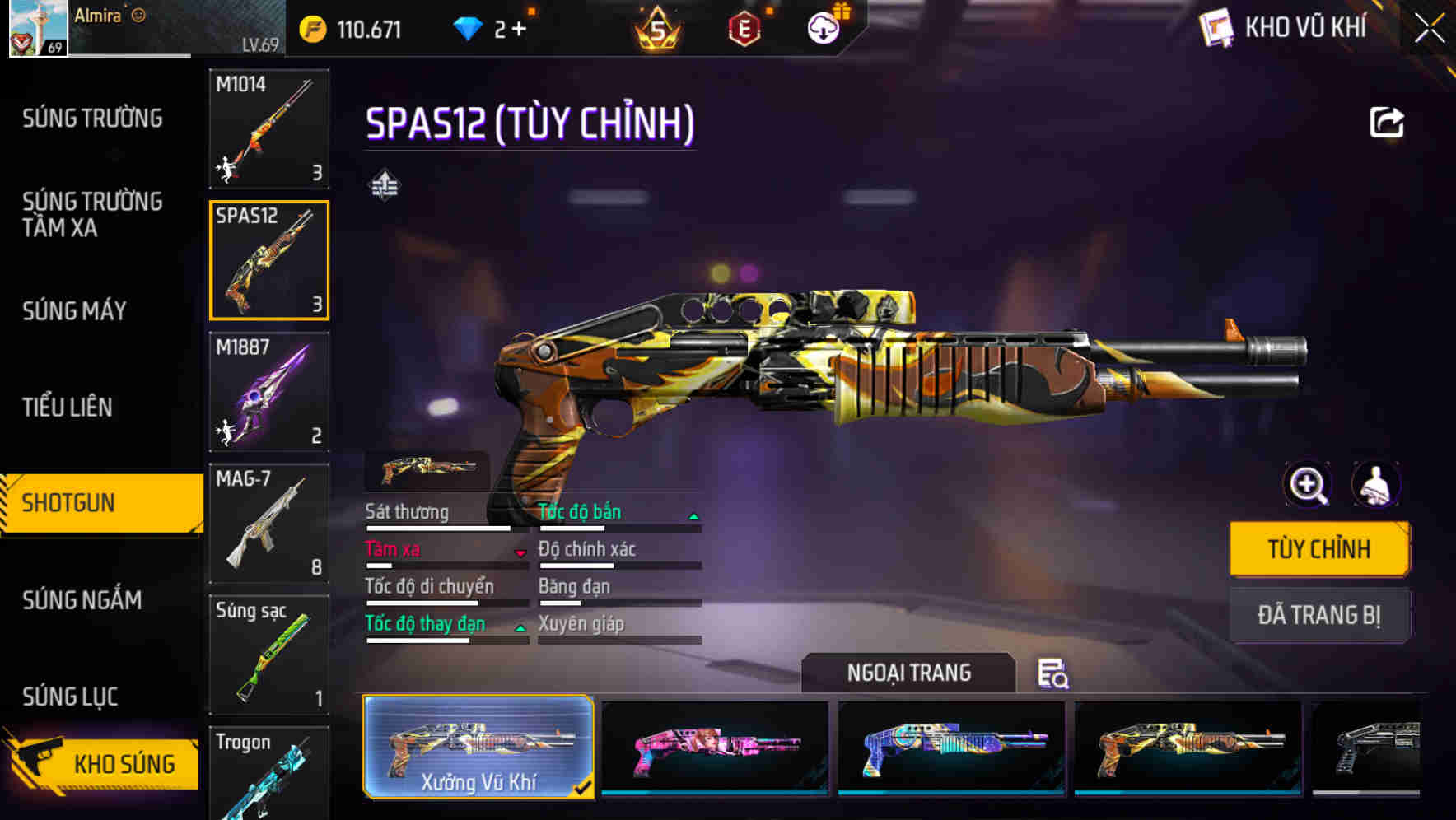The height and width of the screenshot is (820, 1456).
Task: Expand Tốc độ thay đạn stat arrow
Action: (520, 627)
